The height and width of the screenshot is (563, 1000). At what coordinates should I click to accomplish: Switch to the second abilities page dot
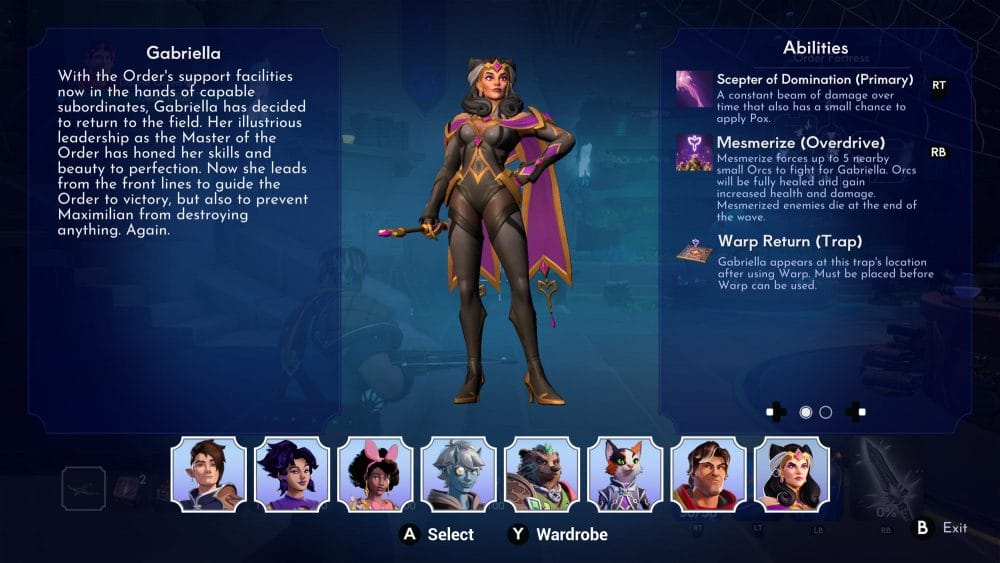click(x=826, y=412)
